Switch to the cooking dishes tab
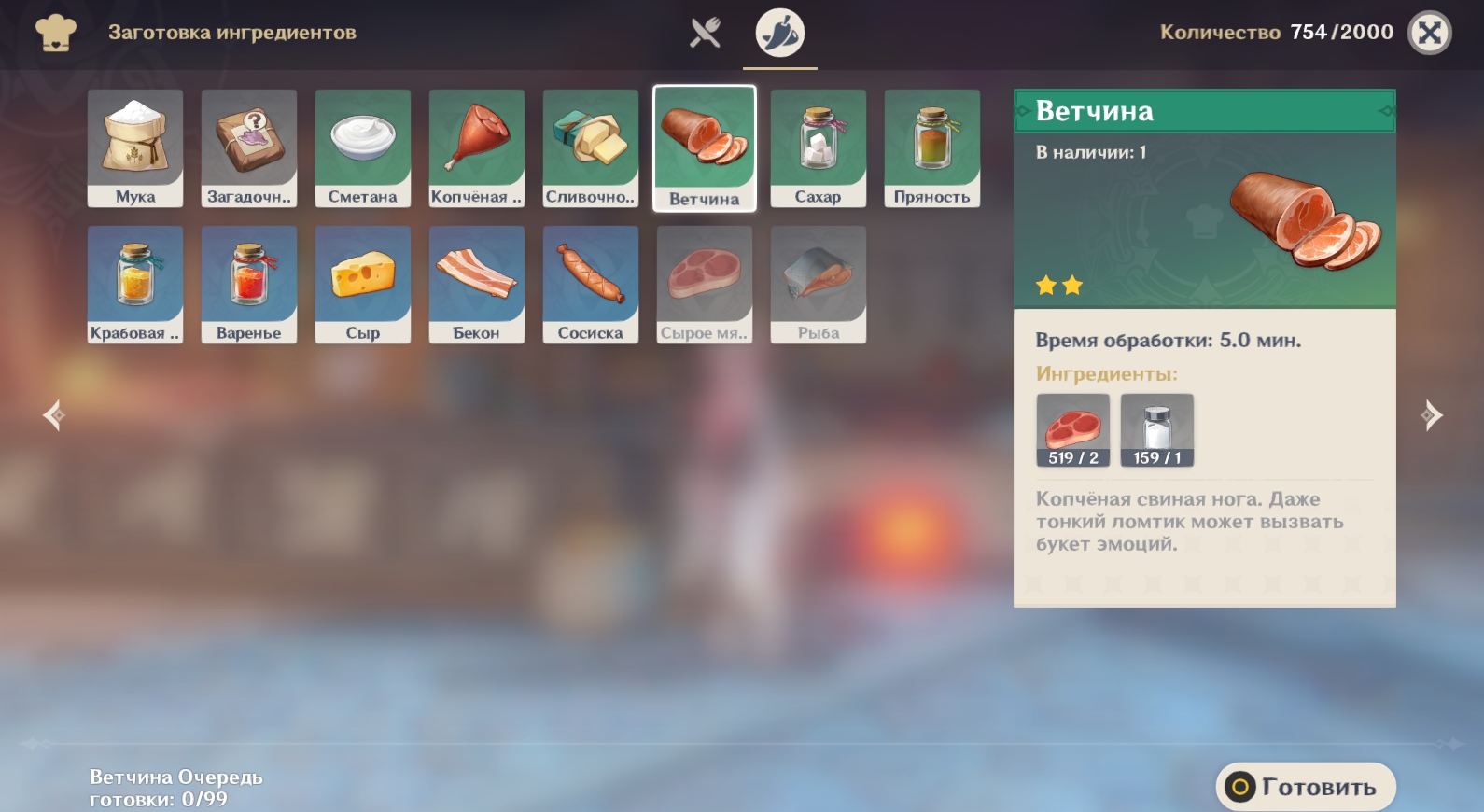1484x812 pixels. tap(705, 33)
